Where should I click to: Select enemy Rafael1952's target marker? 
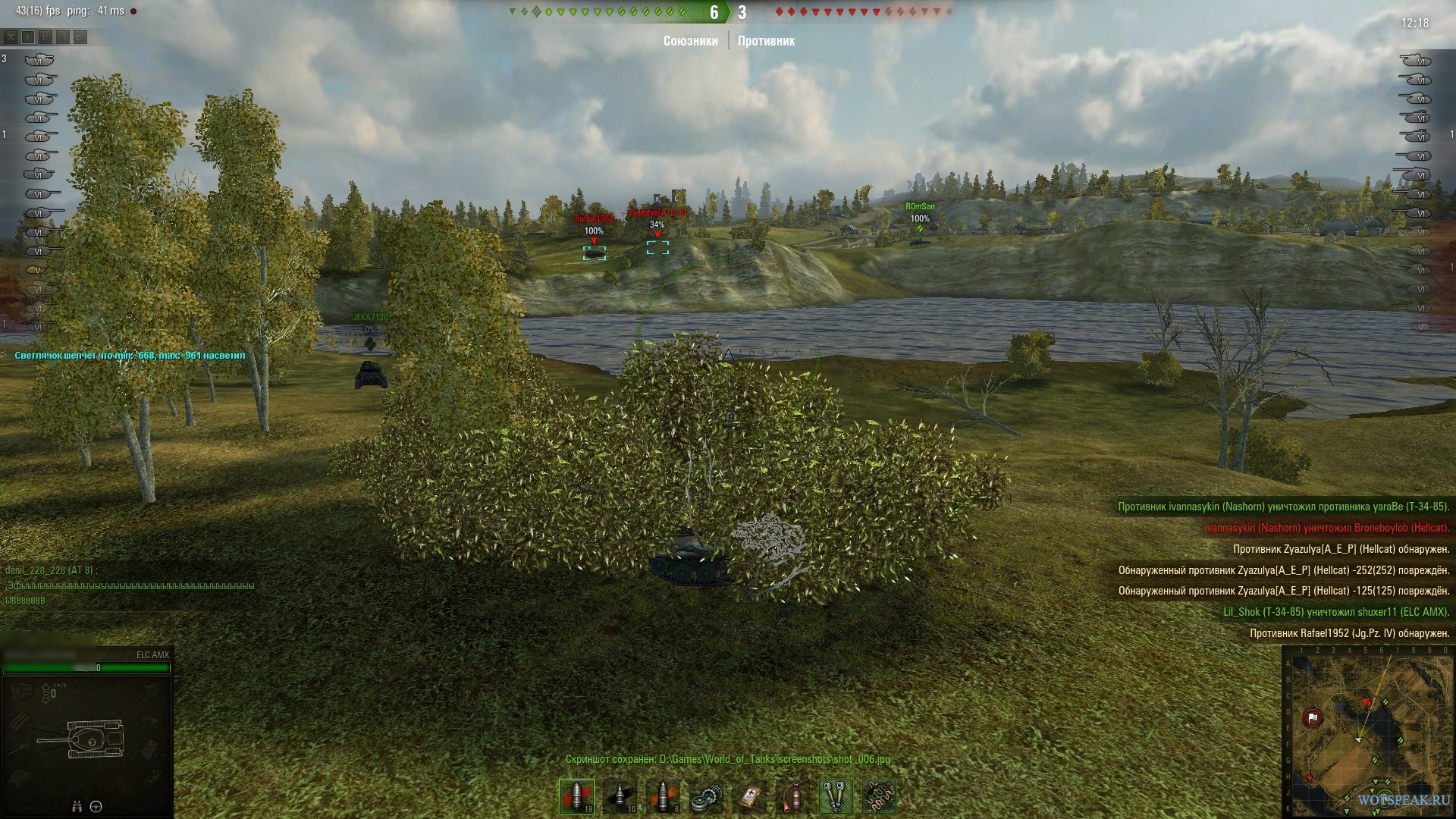594,253
